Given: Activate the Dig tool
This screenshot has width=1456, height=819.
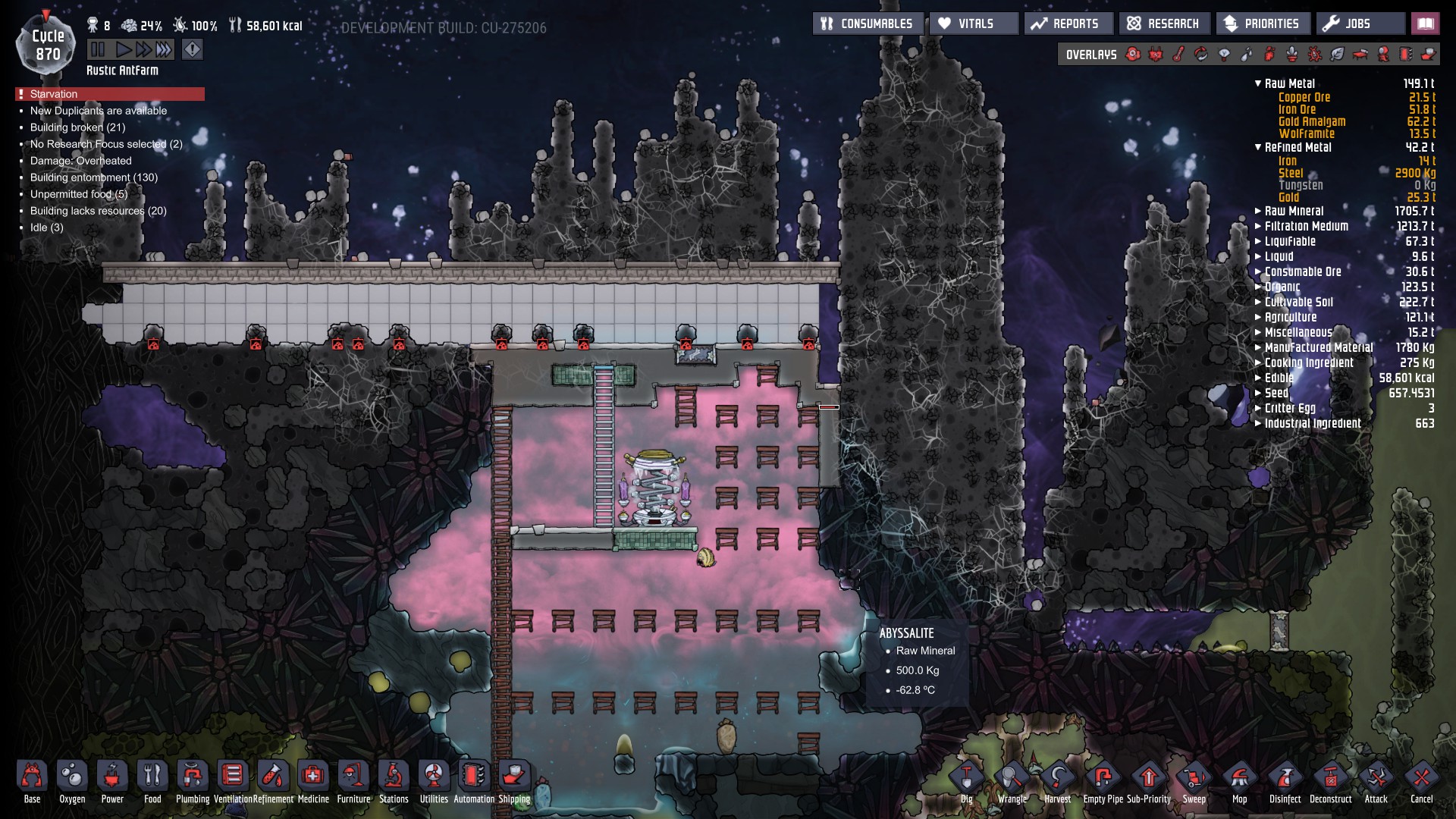Looking at the screenshot, I should [967, 779].
